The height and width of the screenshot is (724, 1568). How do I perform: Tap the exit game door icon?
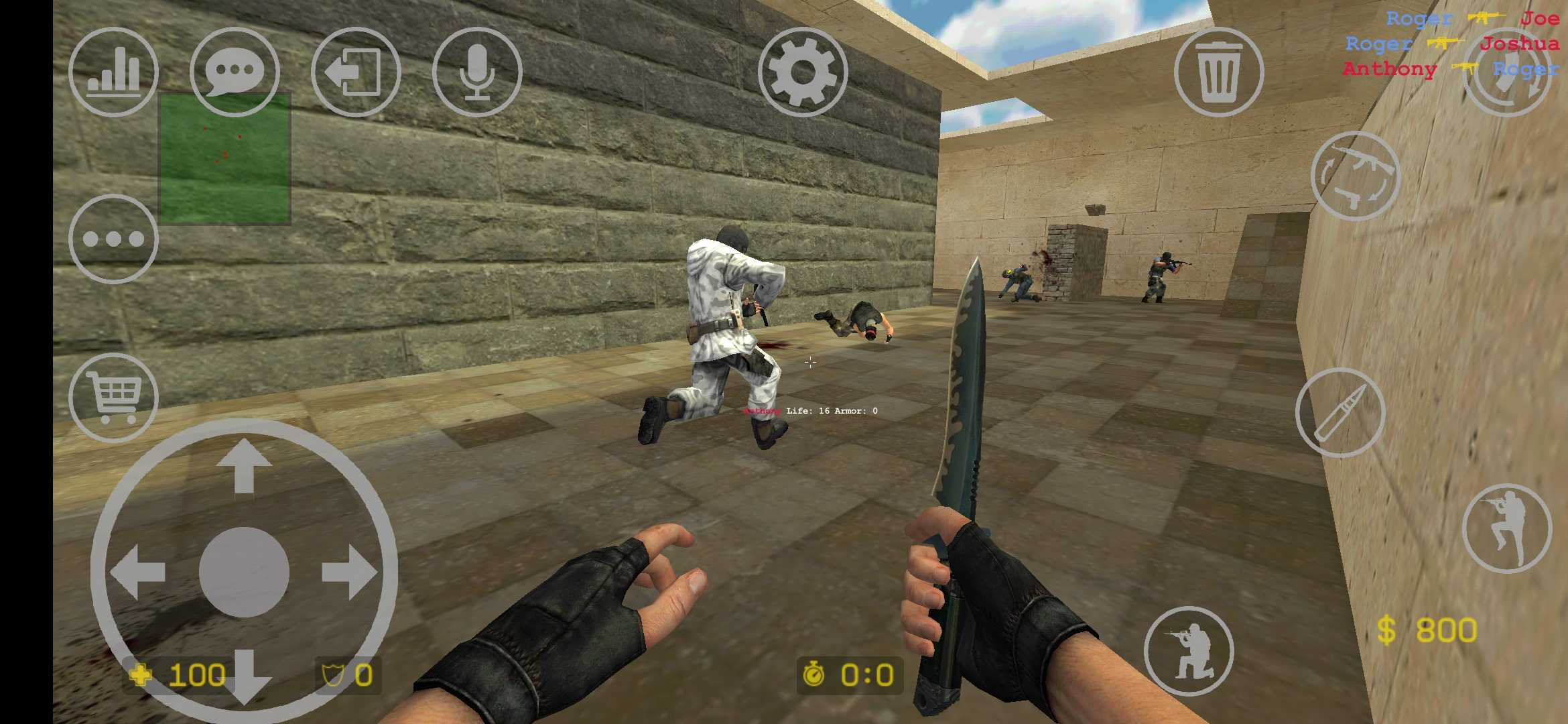click(357, 72)
